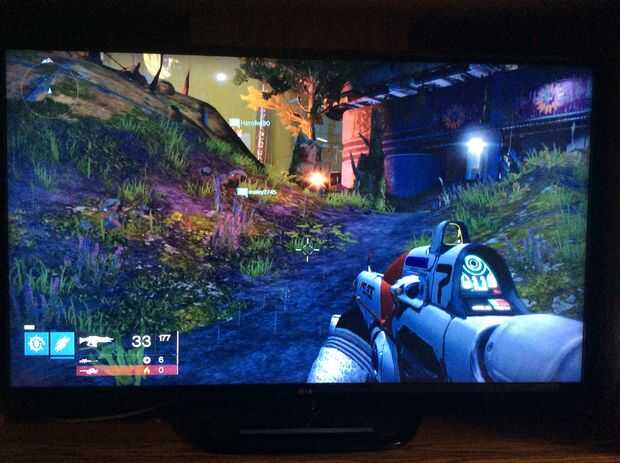Choose the heavy weapon in the orange row
This screenshot has height=463, width=620.
(90, 371)
